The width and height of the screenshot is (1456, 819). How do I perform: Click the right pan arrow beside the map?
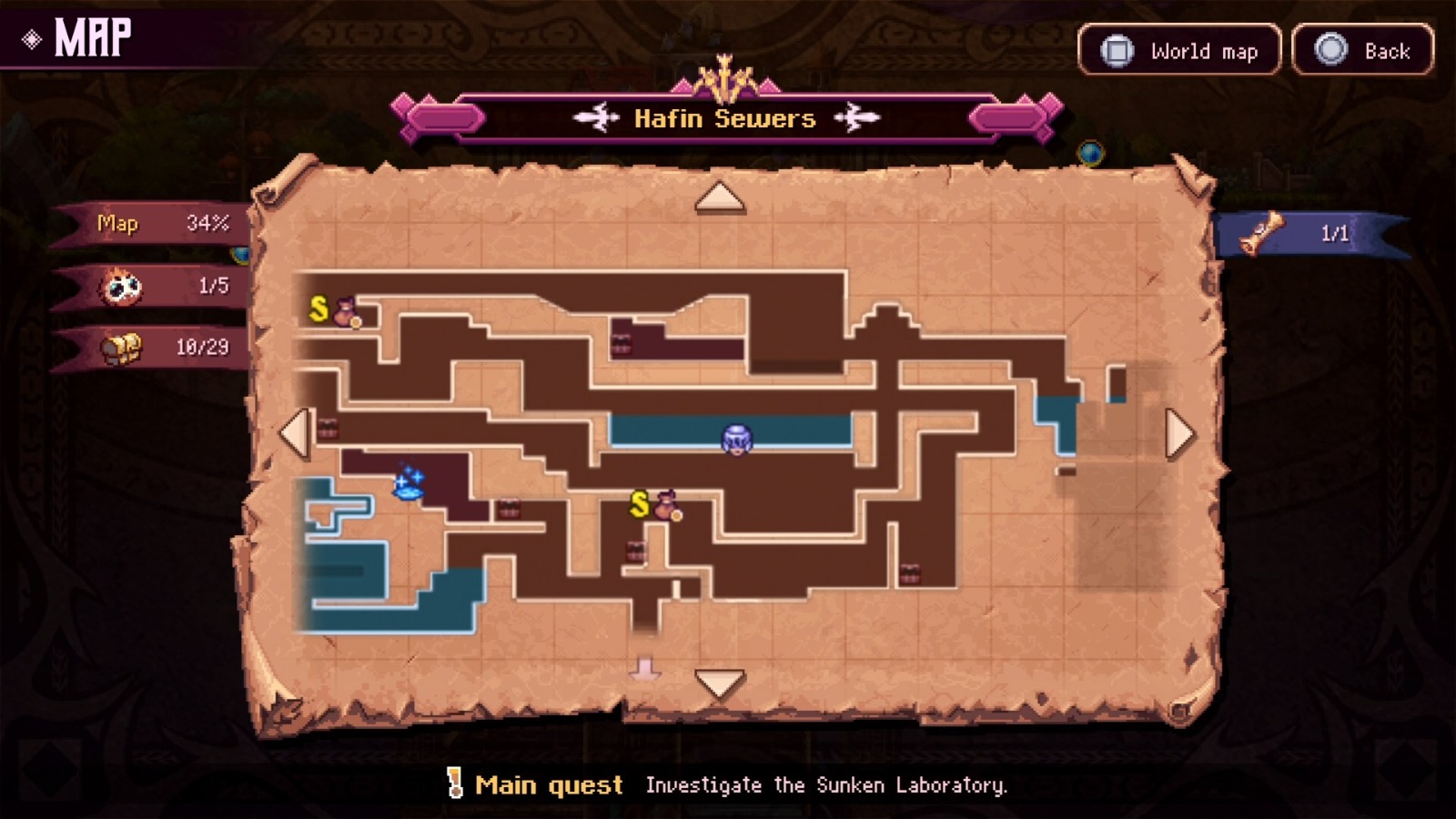(x=1178, y=432)
